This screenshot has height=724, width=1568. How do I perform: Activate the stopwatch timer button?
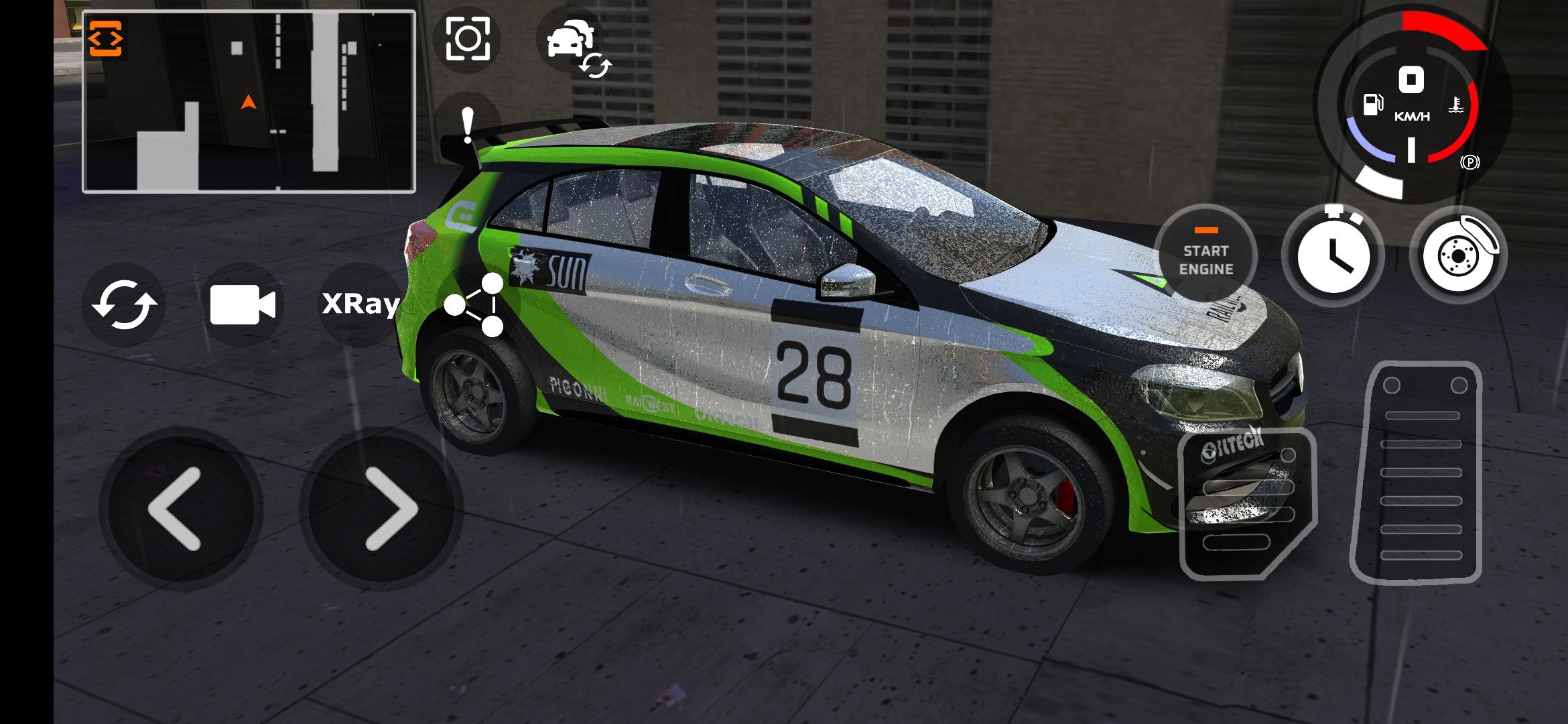pos(1333,255)
